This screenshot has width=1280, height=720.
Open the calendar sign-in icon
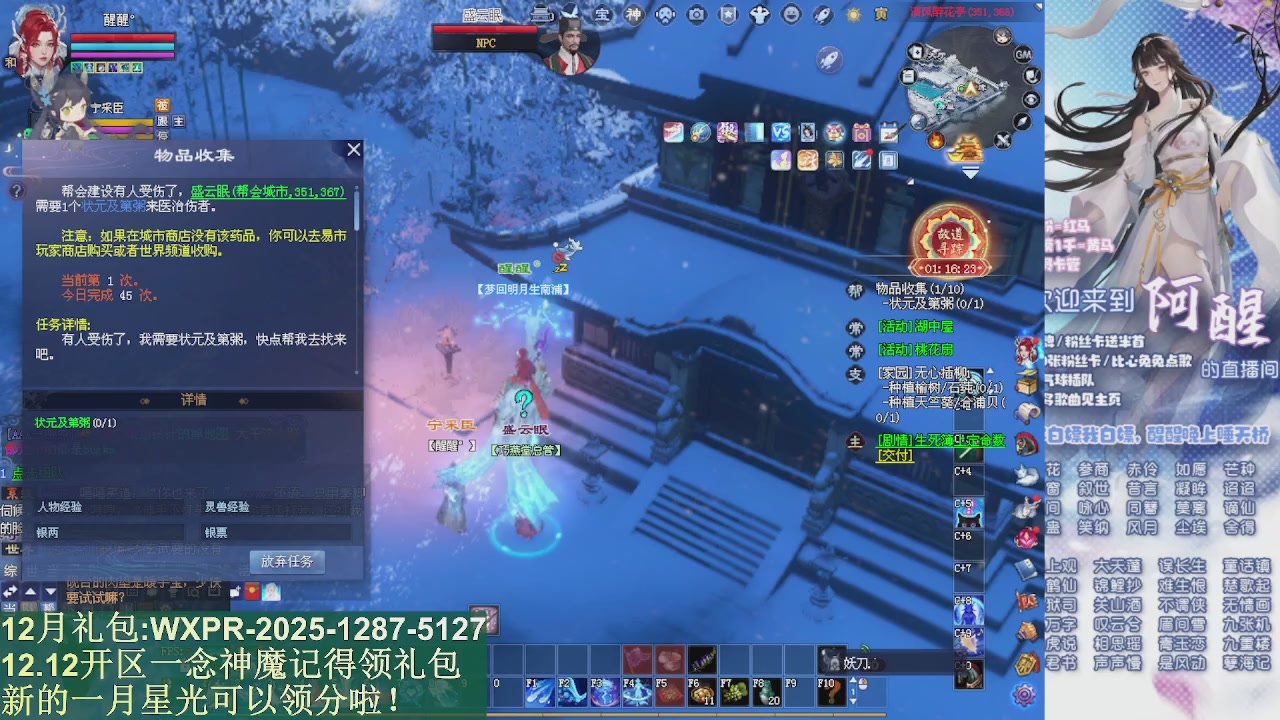(x=890, y=133)
